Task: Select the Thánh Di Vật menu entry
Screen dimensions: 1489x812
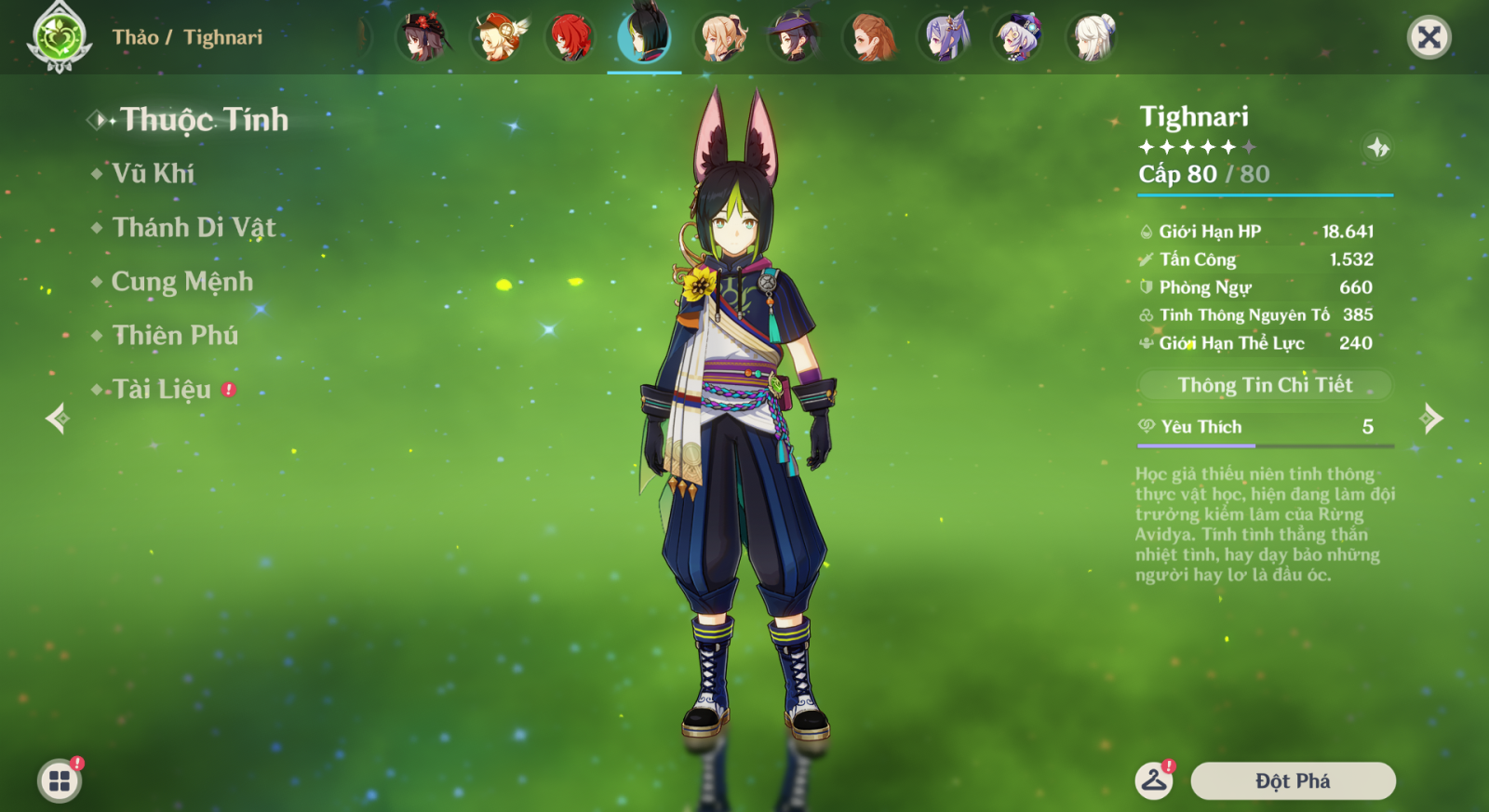Action: coord(194,228)
